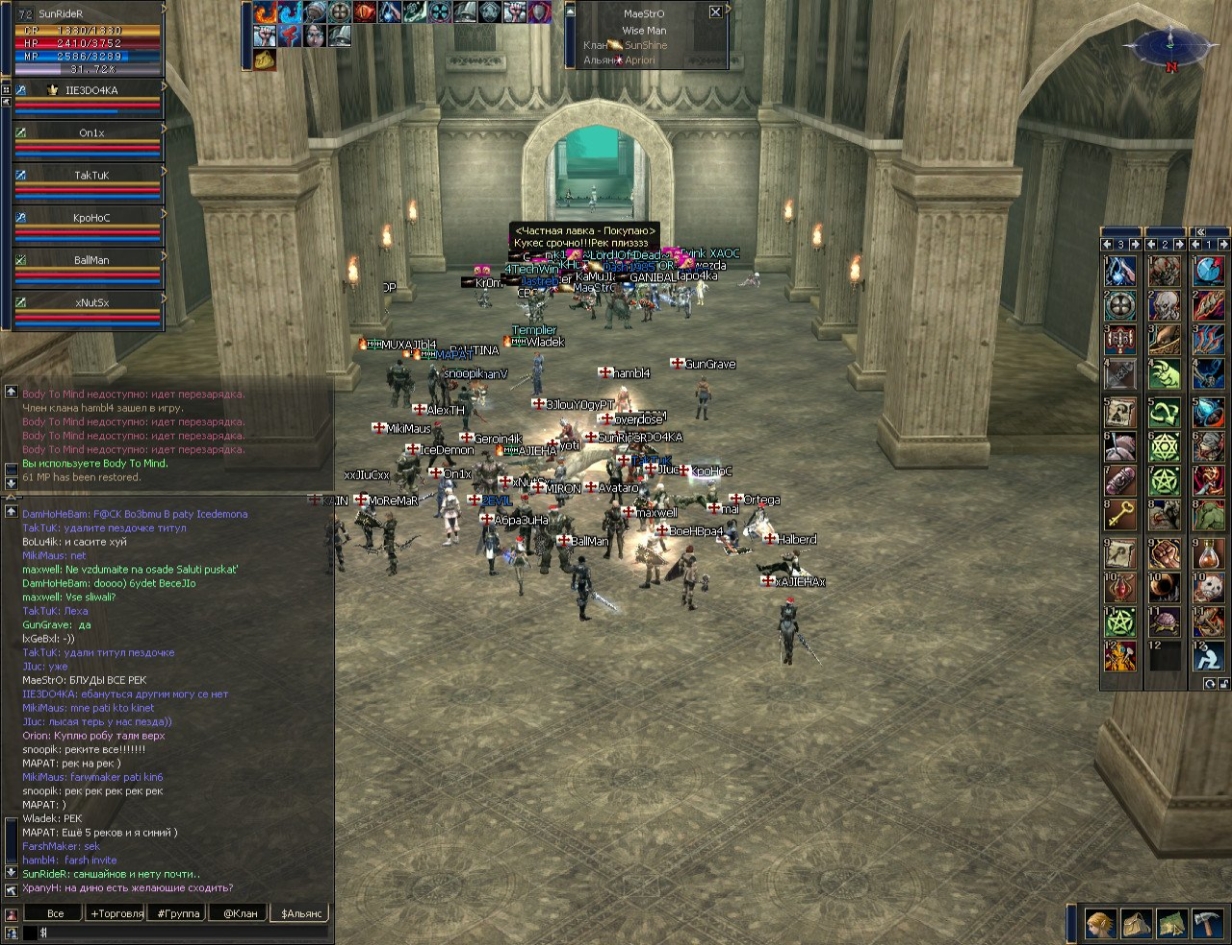Target party member On1x in party list
Screen dimensions: 1232x945
pos(90,132)
